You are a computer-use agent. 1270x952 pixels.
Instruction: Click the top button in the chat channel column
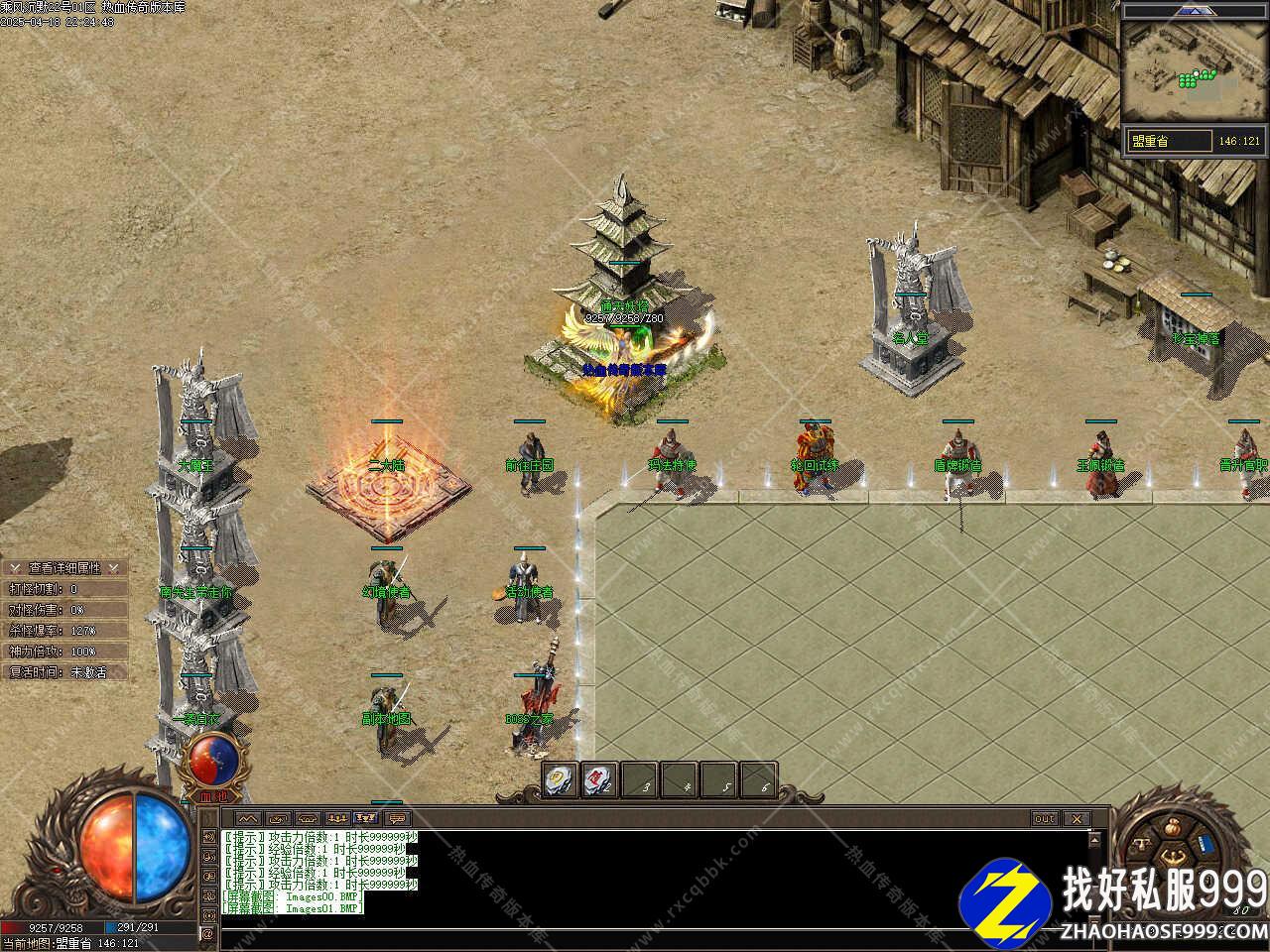pyautogui.click(x=208, y=836)
